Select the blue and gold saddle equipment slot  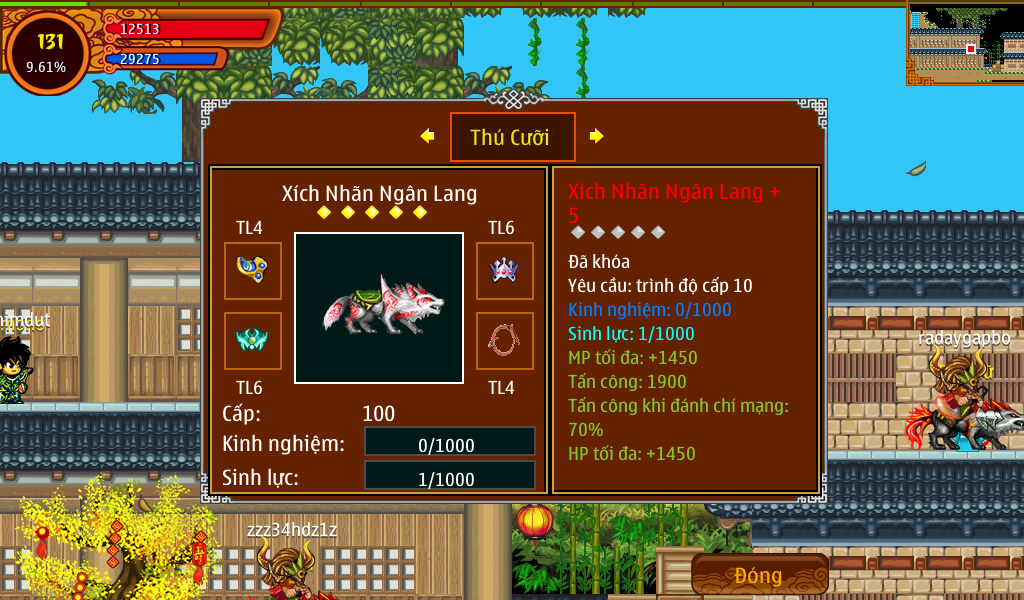coord(252,270)
